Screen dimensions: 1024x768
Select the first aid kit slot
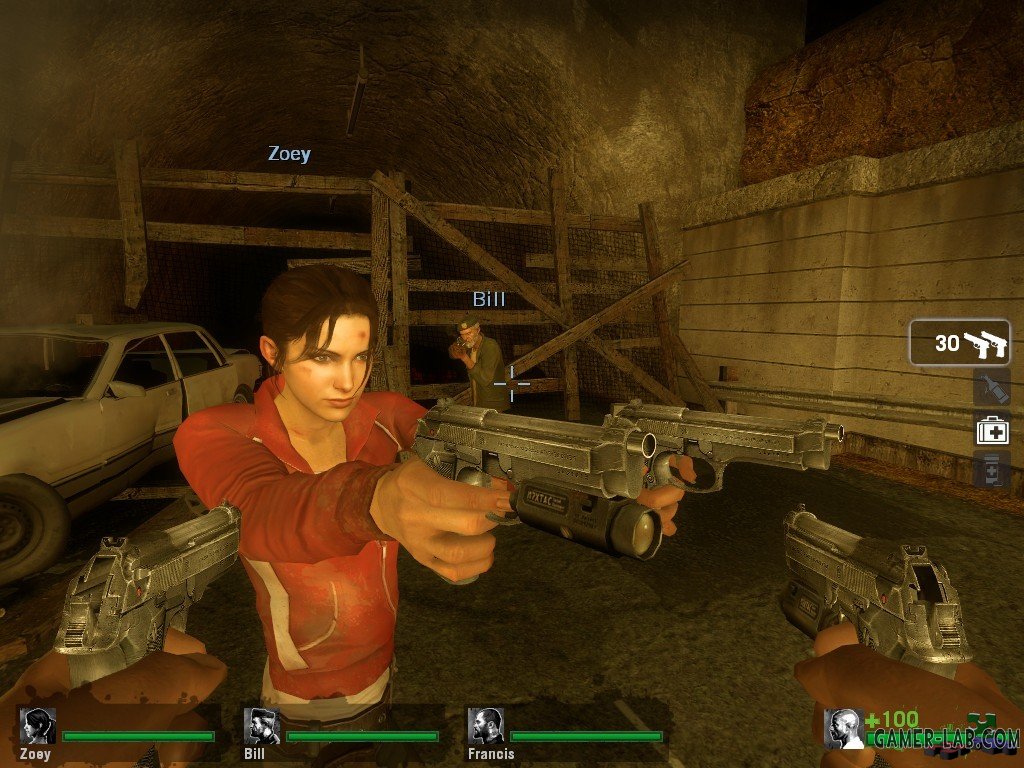992,430
